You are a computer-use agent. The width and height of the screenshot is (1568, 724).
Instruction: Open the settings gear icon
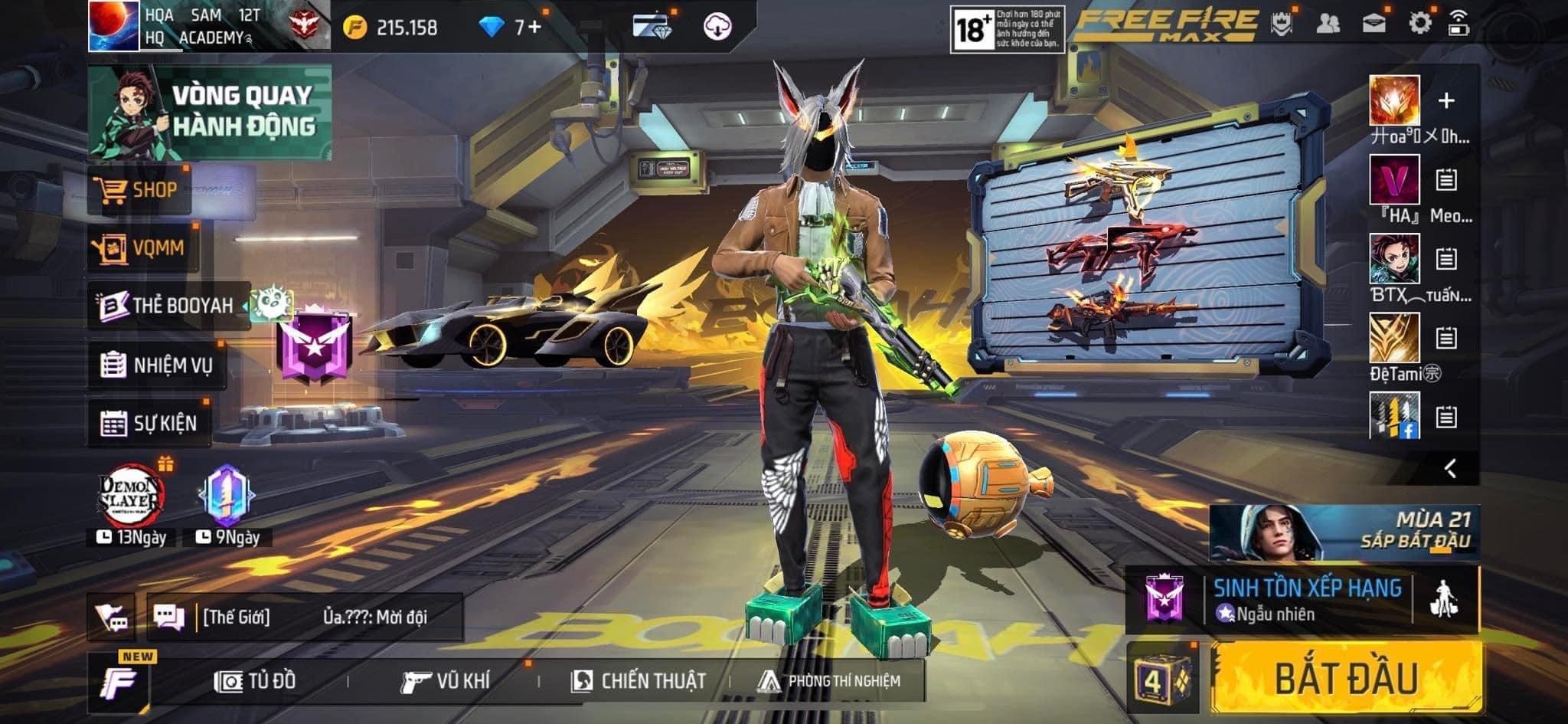[x=1419, y=23]
